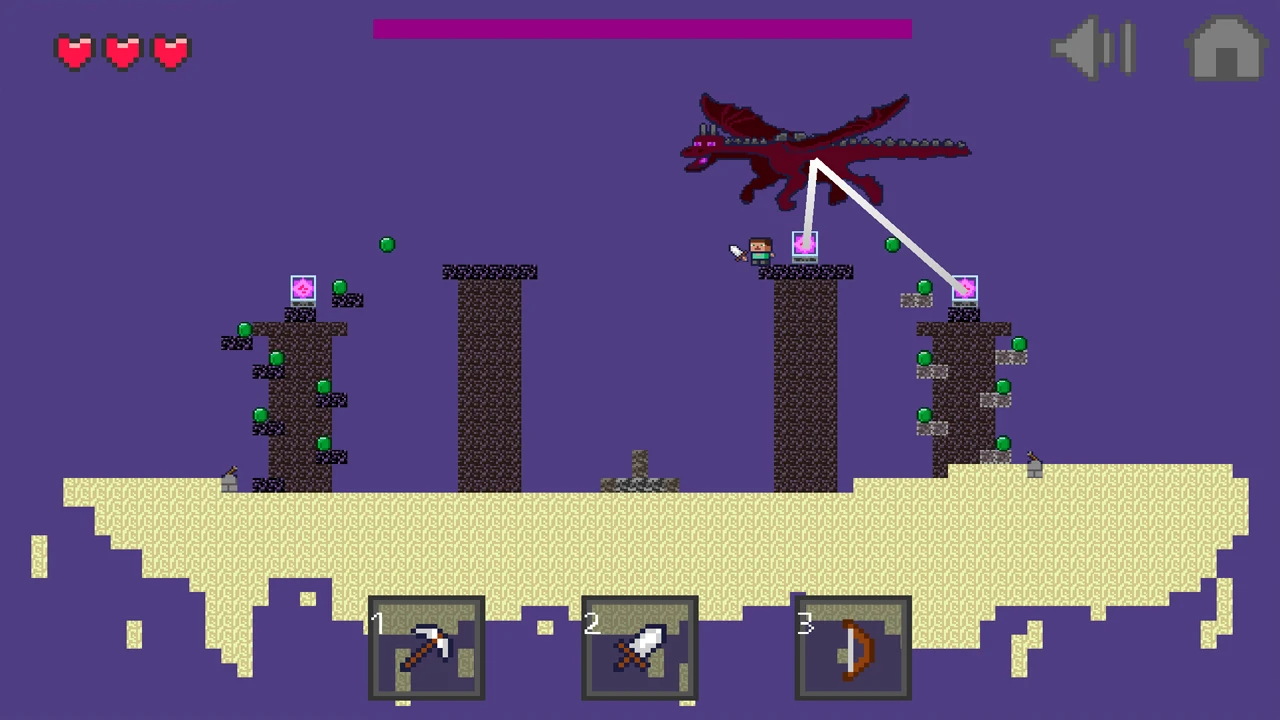Click the floating green orb above the left pillar
This screenshot has height=720, width=1280.
pos(387,244)
